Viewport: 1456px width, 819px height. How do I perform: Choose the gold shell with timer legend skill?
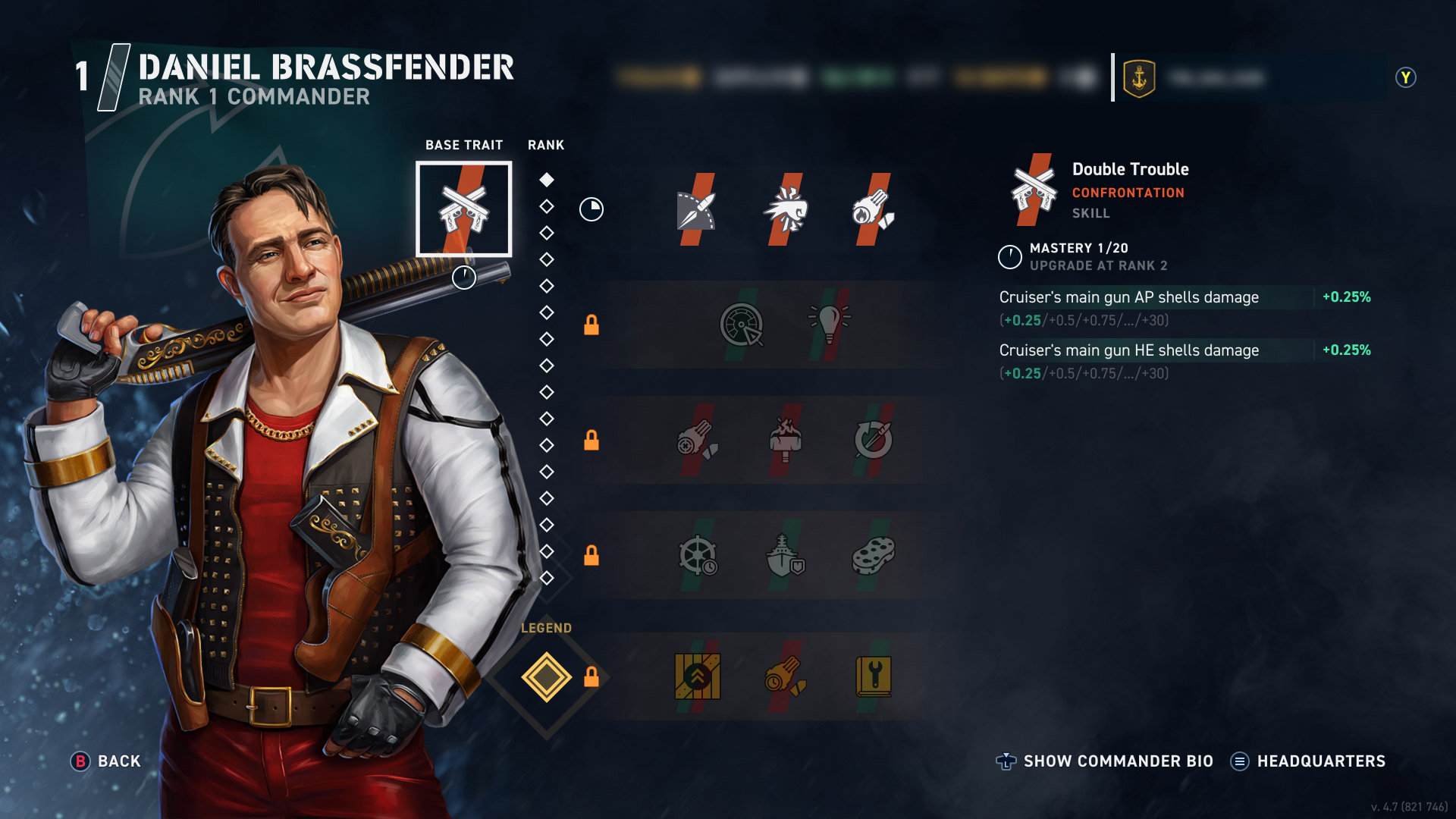coord(785,676)
